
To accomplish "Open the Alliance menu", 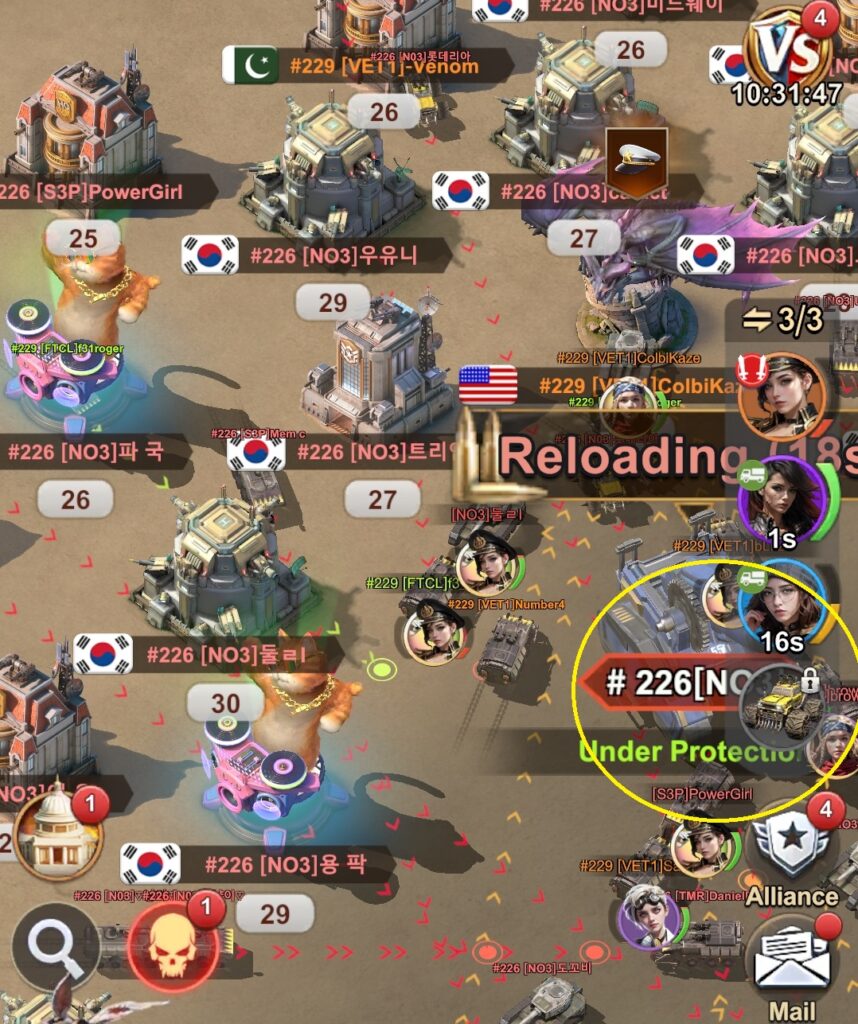I will pyautogui.click(x=791, y=853).
